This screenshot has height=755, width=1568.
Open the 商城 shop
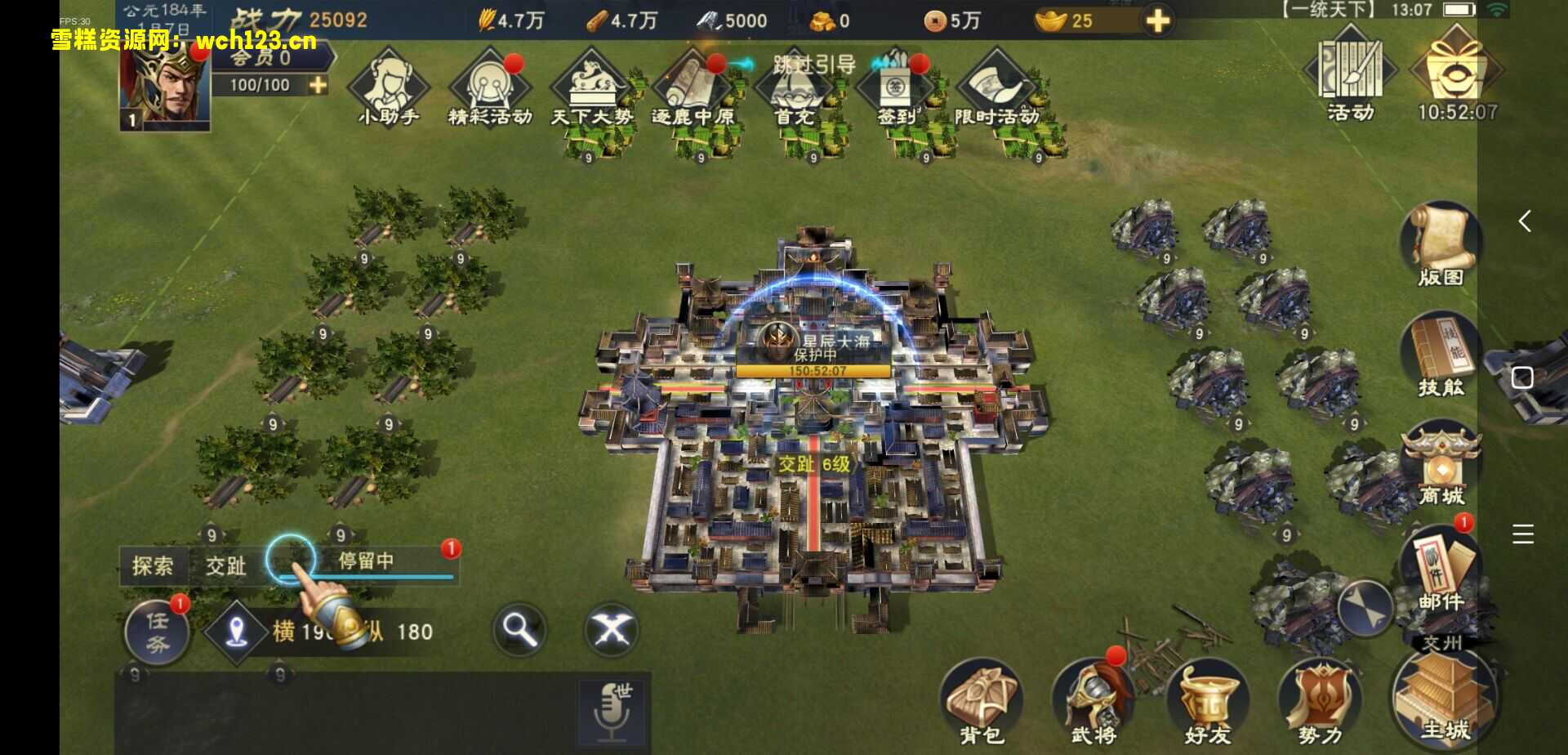(1441, 464)
